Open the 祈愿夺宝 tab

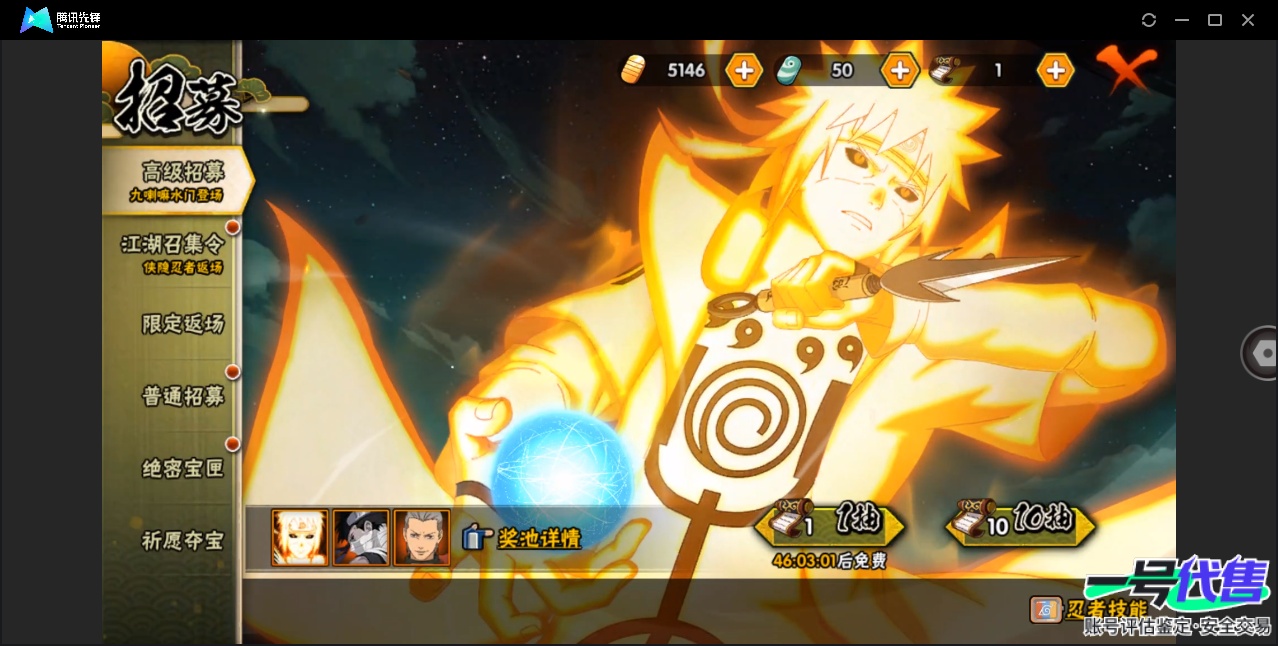[182, 541]
